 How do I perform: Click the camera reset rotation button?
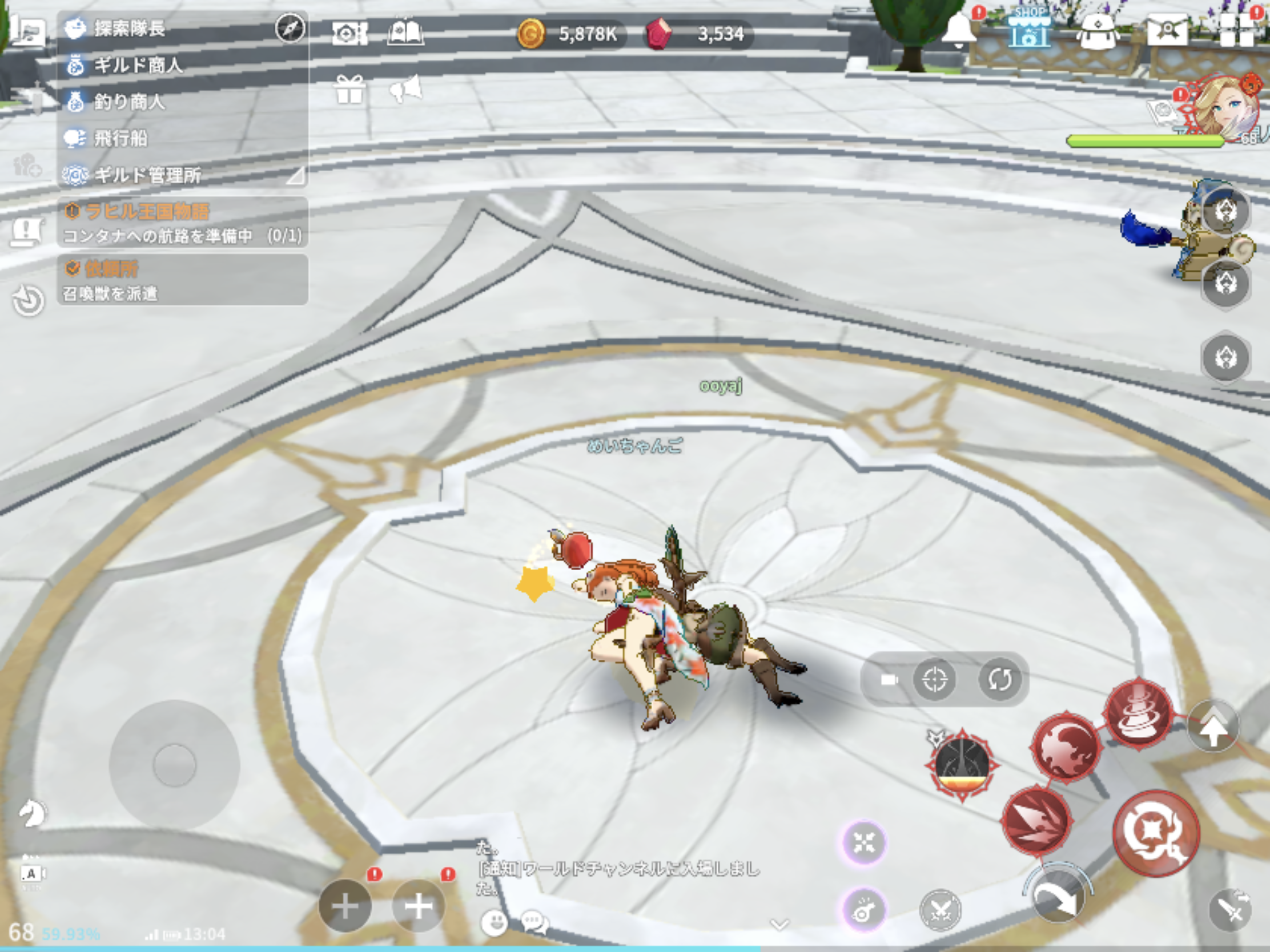[999, 679]
